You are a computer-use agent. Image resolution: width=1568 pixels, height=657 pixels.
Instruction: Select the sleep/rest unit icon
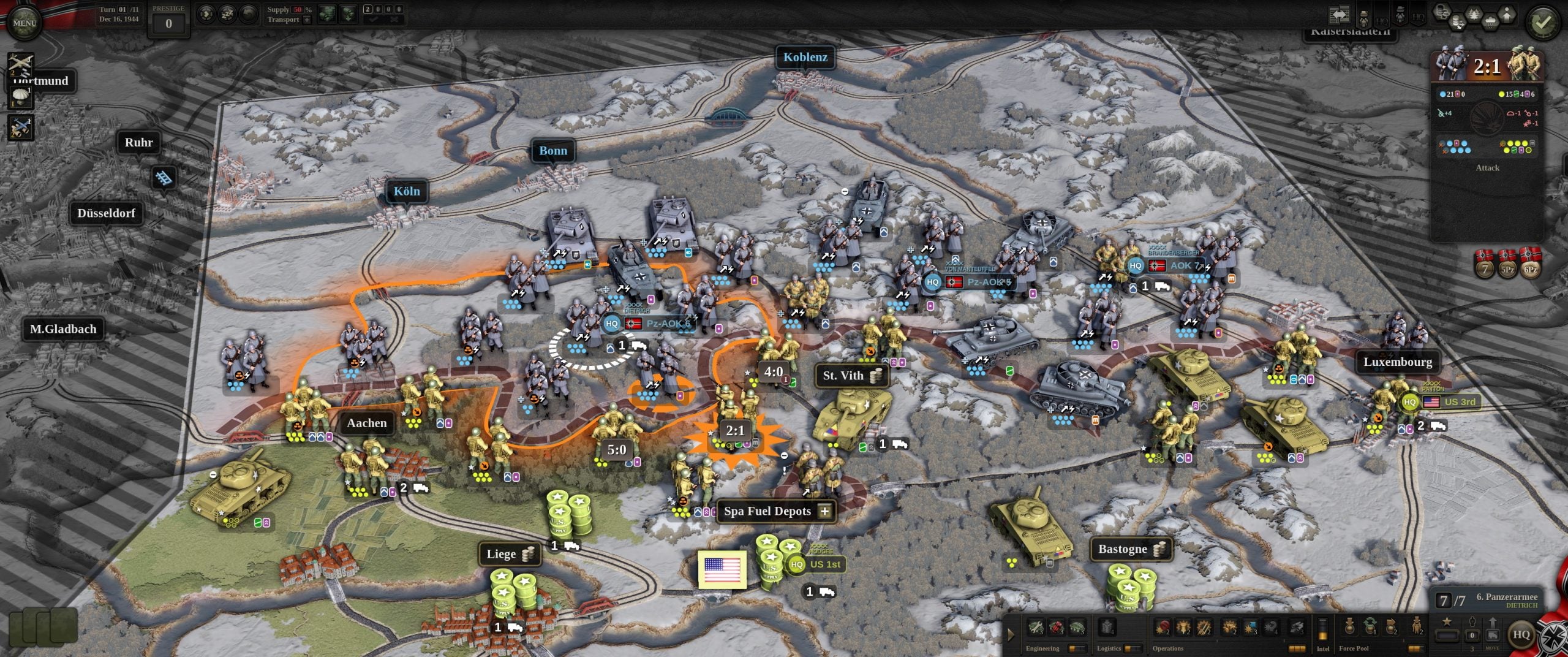[x=228, y=13]
